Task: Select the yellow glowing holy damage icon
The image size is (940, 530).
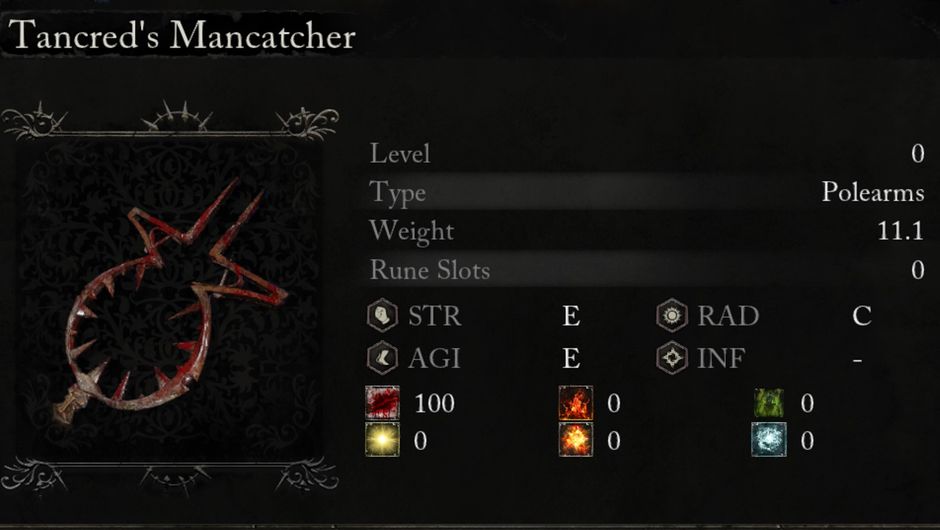Action: click(382, 440)
